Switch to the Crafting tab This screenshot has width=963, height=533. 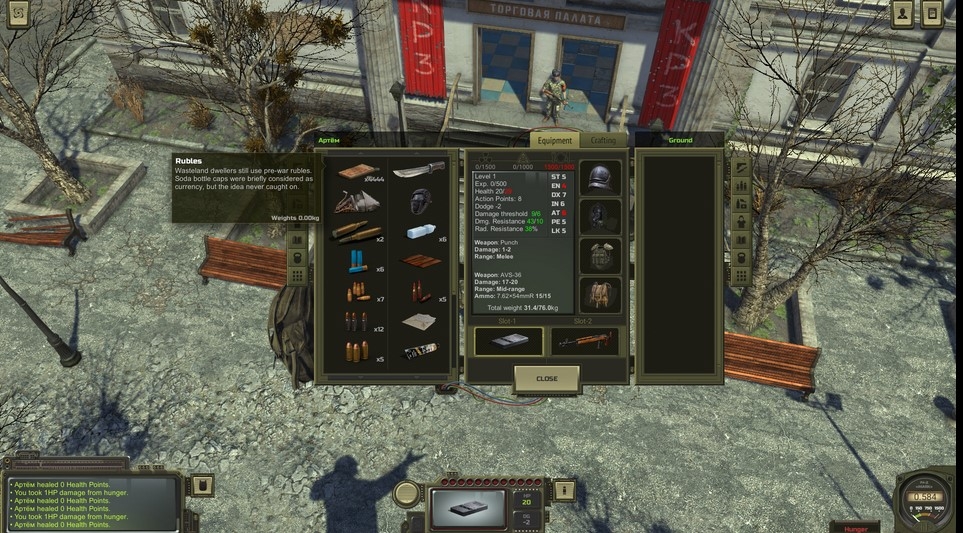click(603, 141)
